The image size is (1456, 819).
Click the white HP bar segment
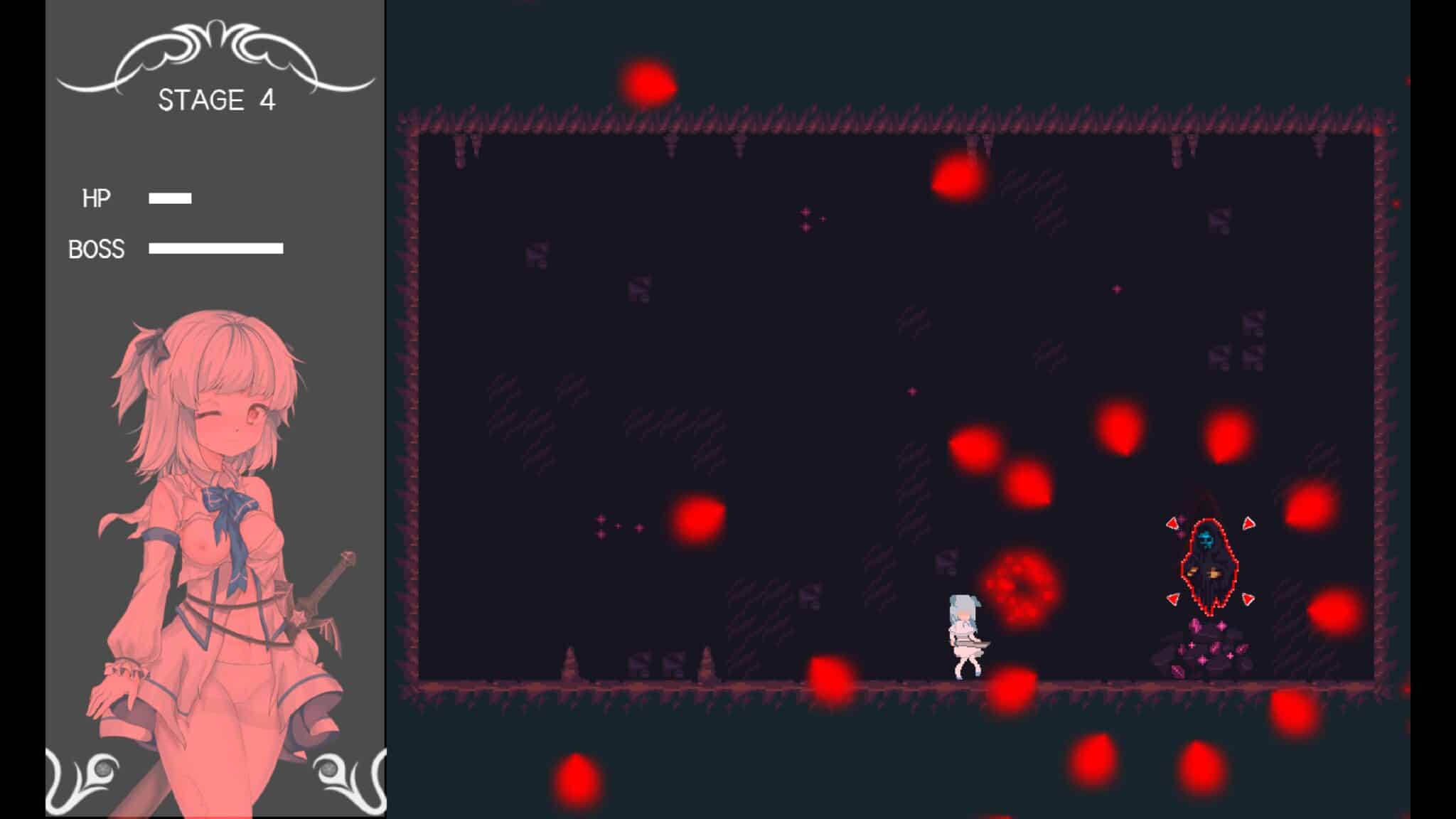(x=171, y=198)
